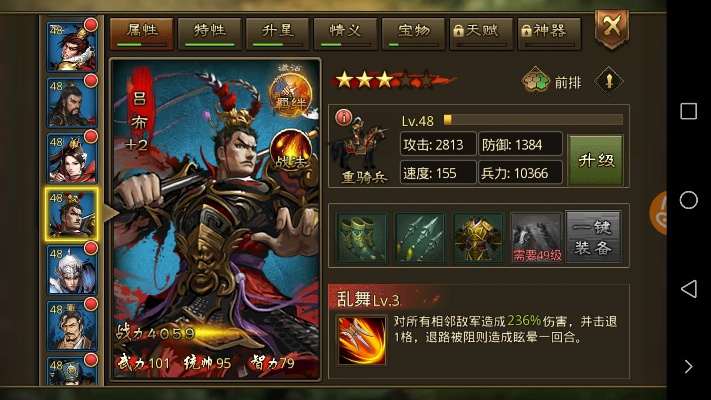Viewport: 711px width, 400px height.
Task: Tap the 战法 fire orb icon
Action: (x=293, y=149)
